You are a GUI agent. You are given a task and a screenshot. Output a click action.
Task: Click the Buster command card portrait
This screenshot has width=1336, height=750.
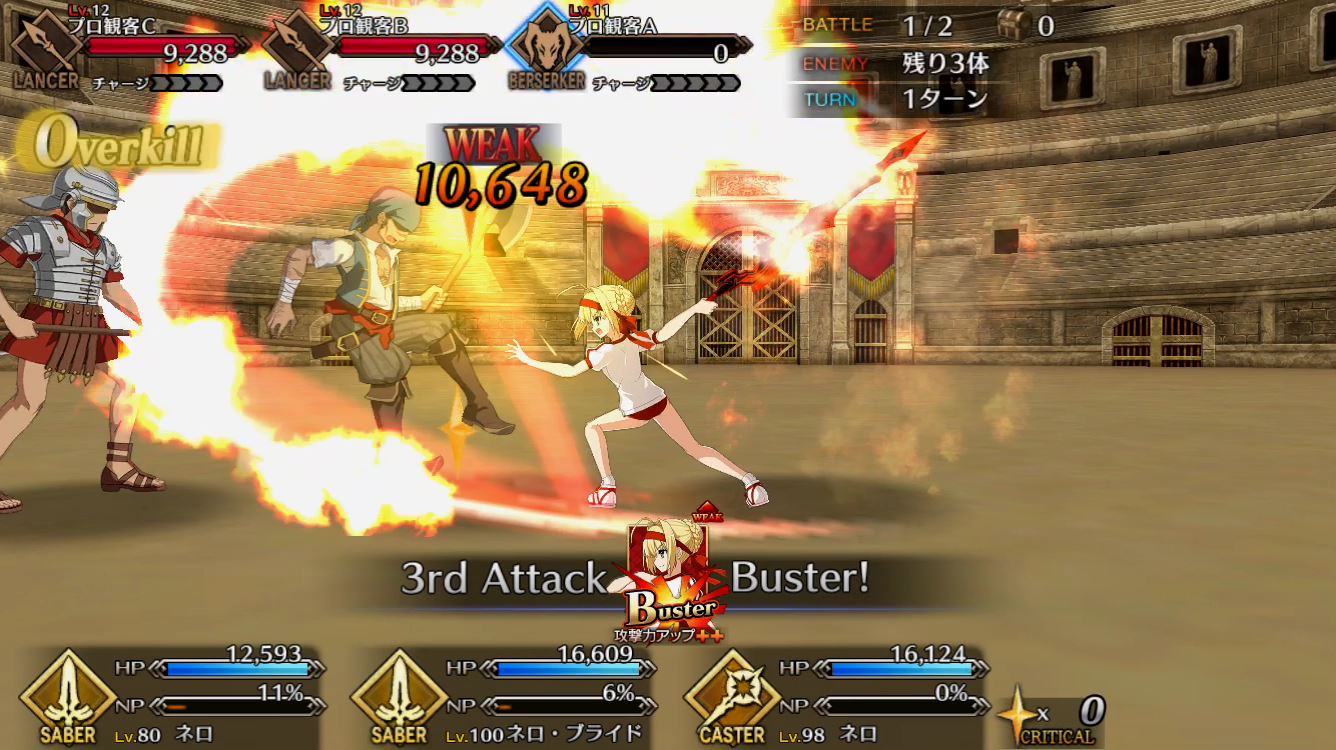coord(668,573)
